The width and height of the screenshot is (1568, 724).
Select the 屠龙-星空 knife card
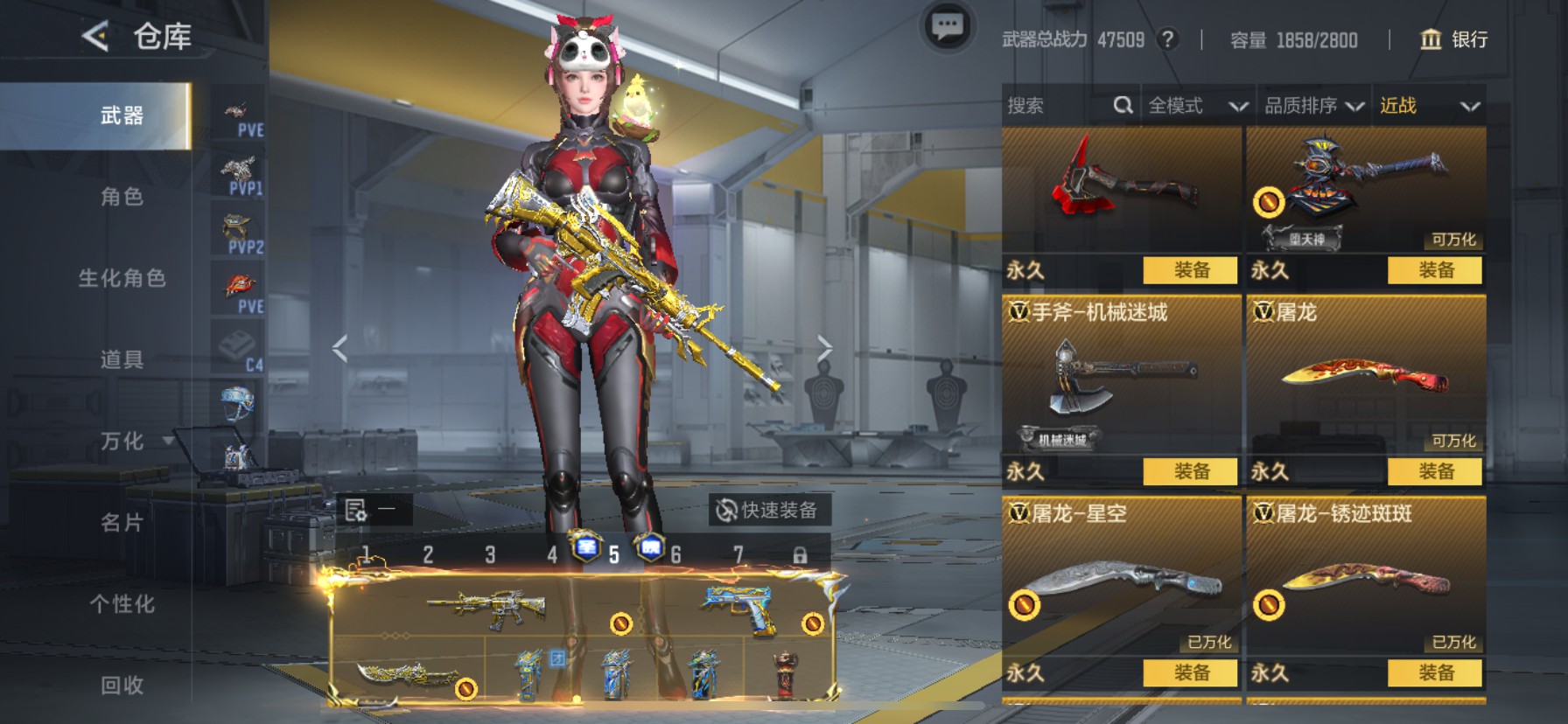(x=1121, y=577)
